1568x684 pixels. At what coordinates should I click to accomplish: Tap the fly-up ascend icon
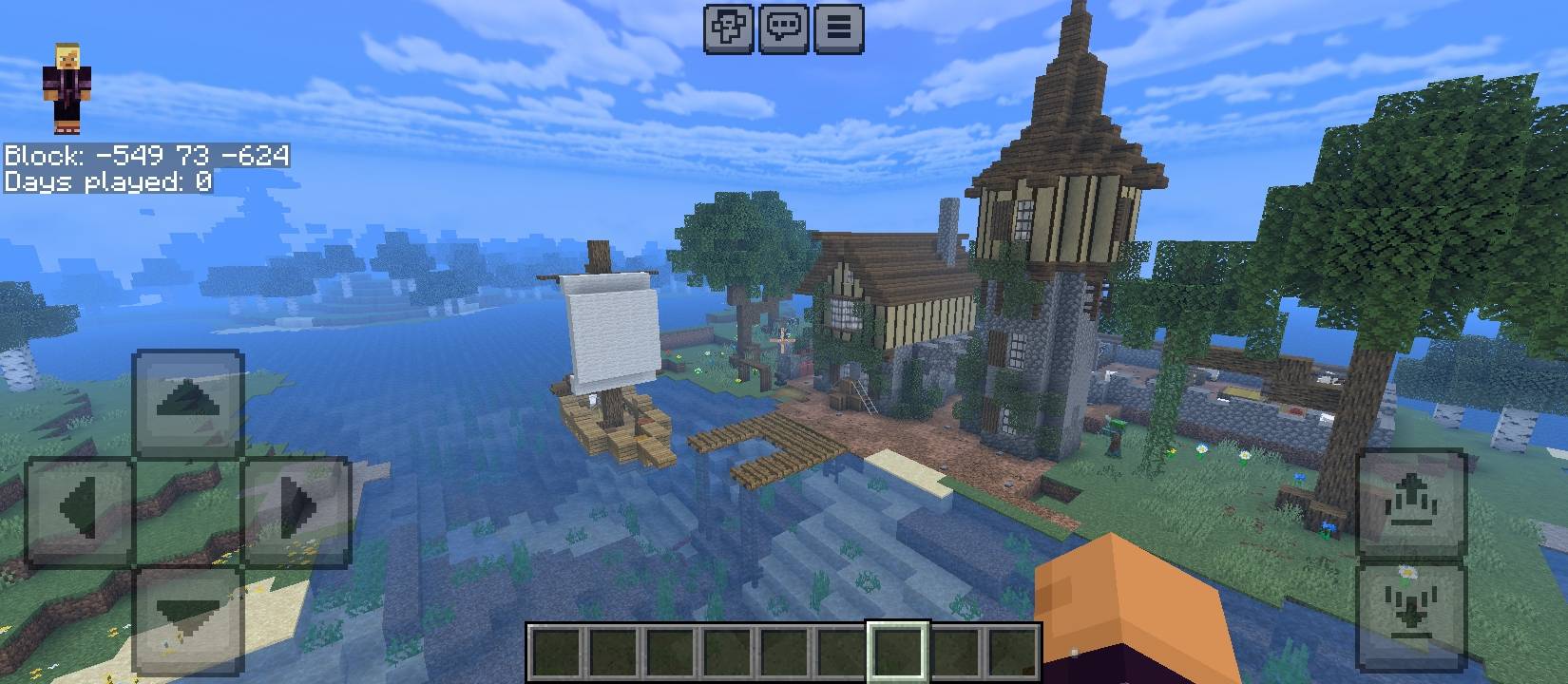click(x=1413, y=501)
